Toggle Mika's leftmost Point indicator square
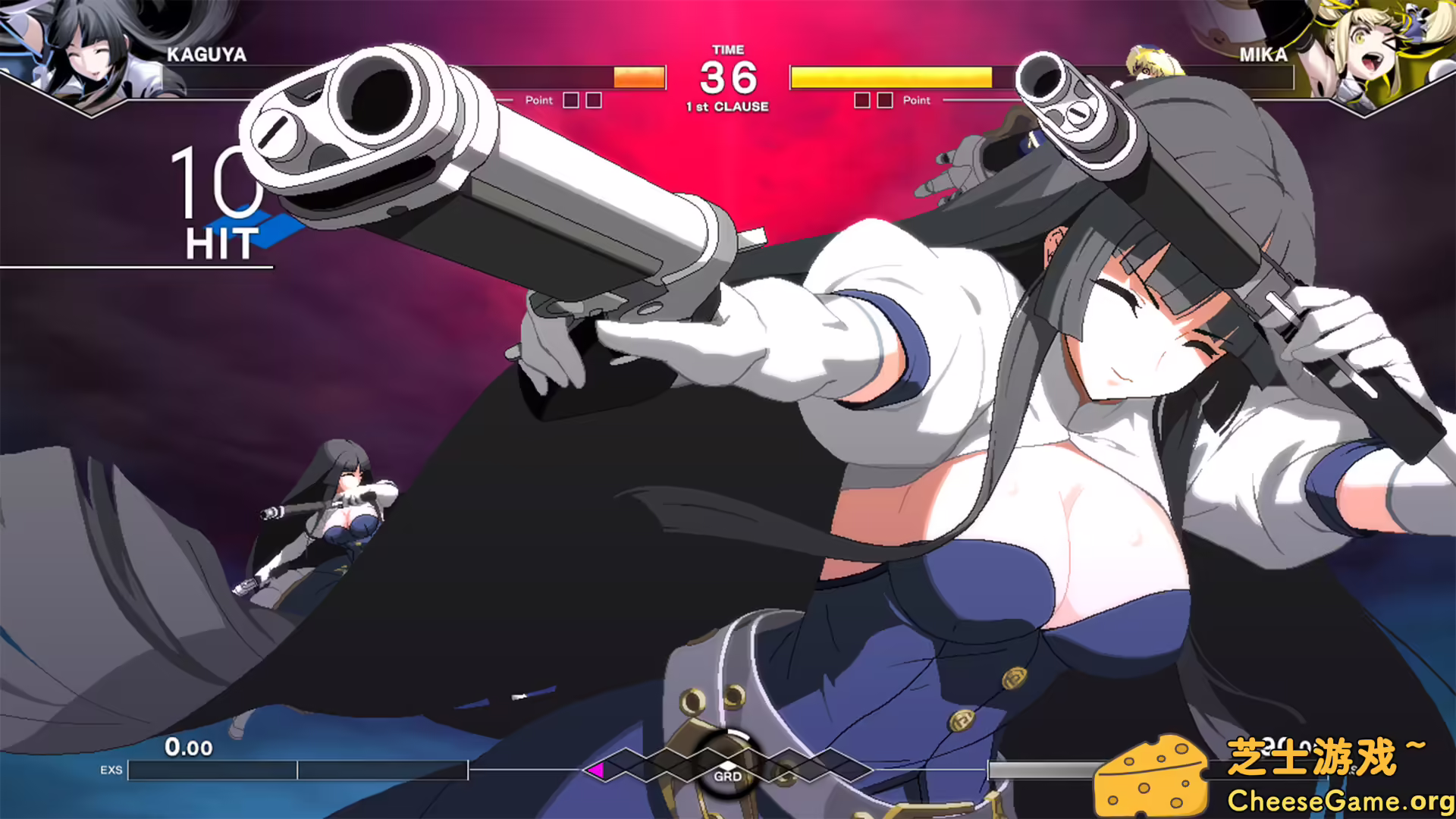The image size is (1456, 819). point(863,99)
